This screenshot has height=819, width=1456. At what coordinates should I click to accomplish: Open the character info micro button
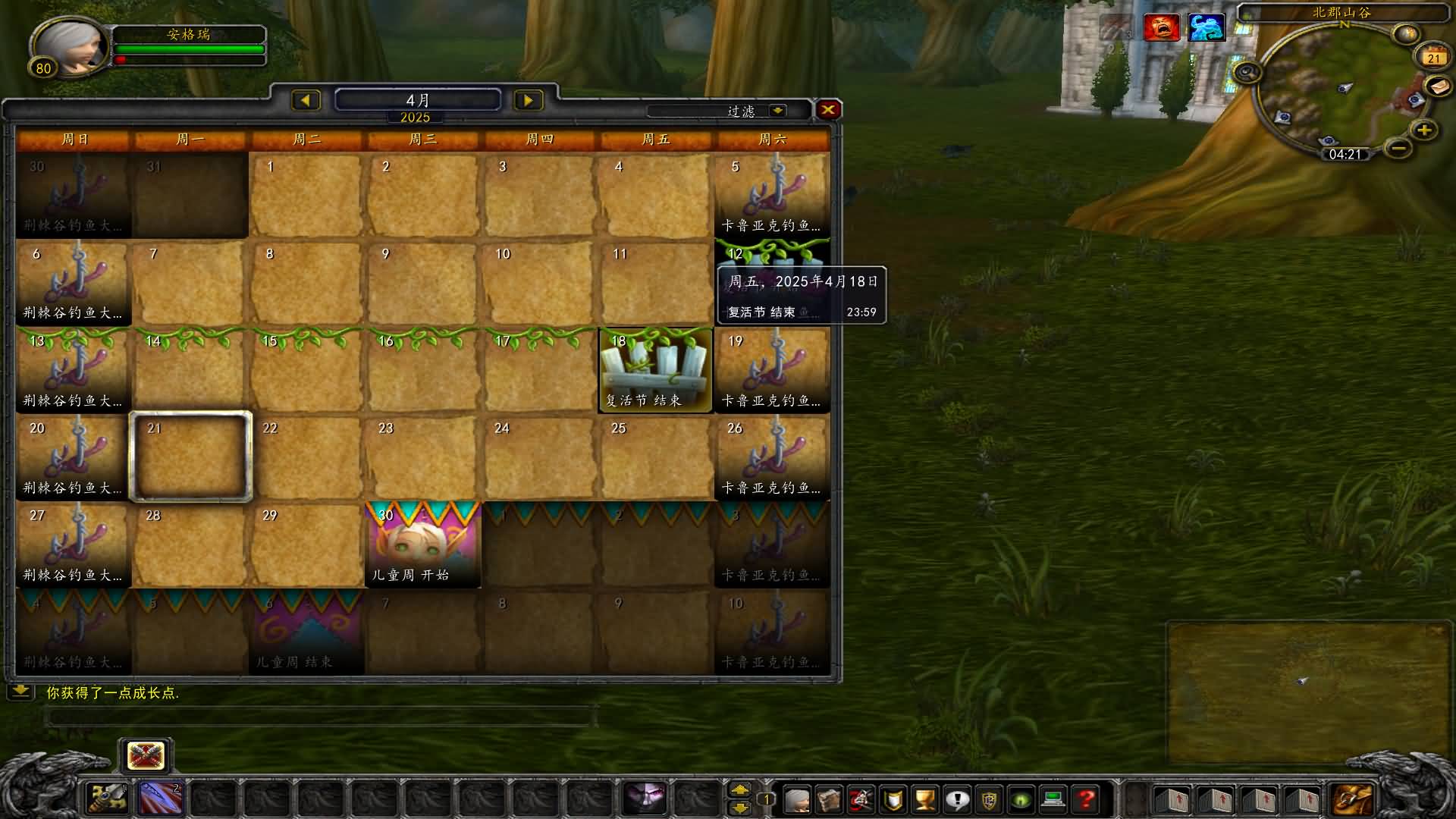797,799
